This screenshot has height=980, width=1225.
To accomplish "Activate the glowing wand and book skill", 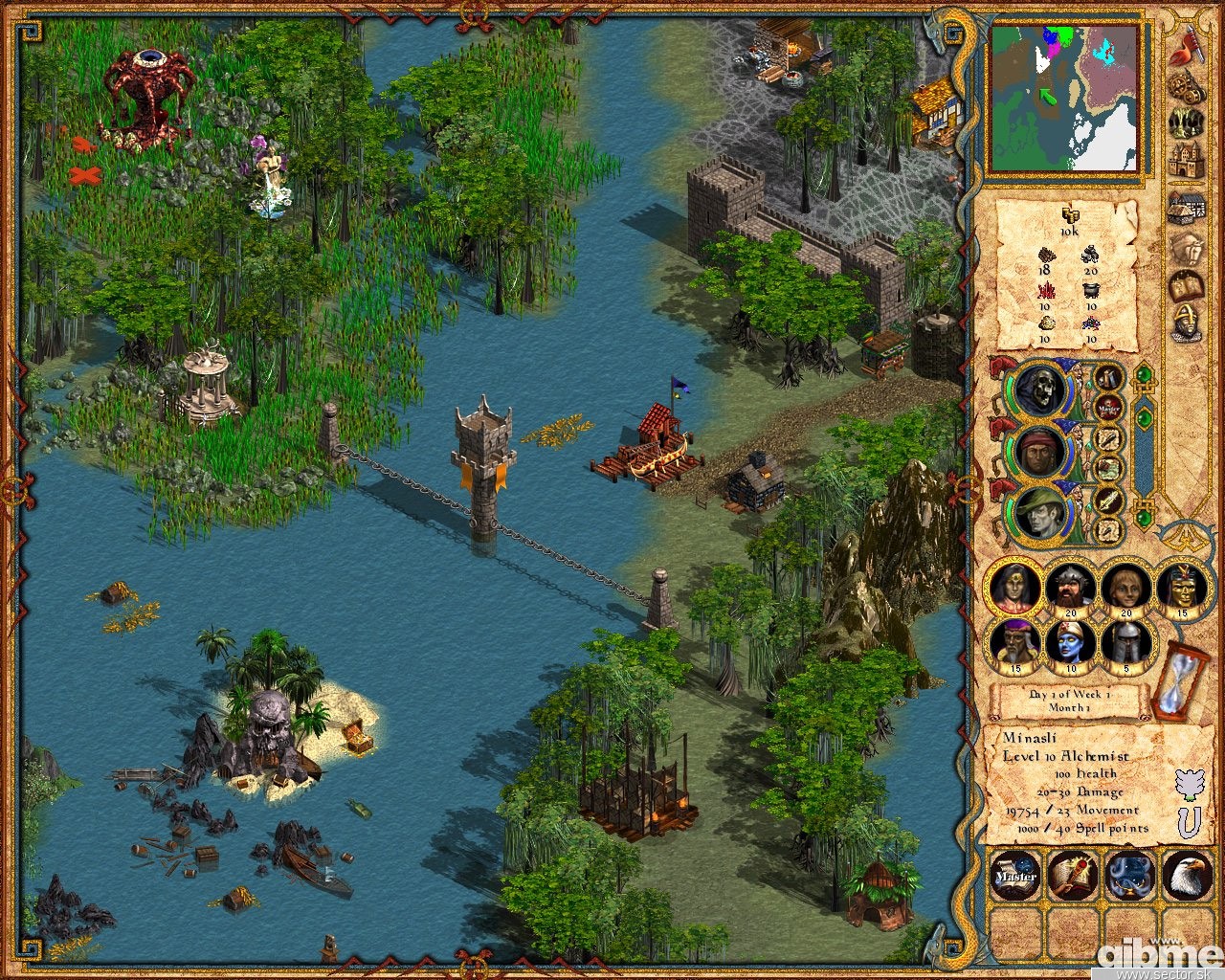I will pyautogui.click(x=1072, y=874).
